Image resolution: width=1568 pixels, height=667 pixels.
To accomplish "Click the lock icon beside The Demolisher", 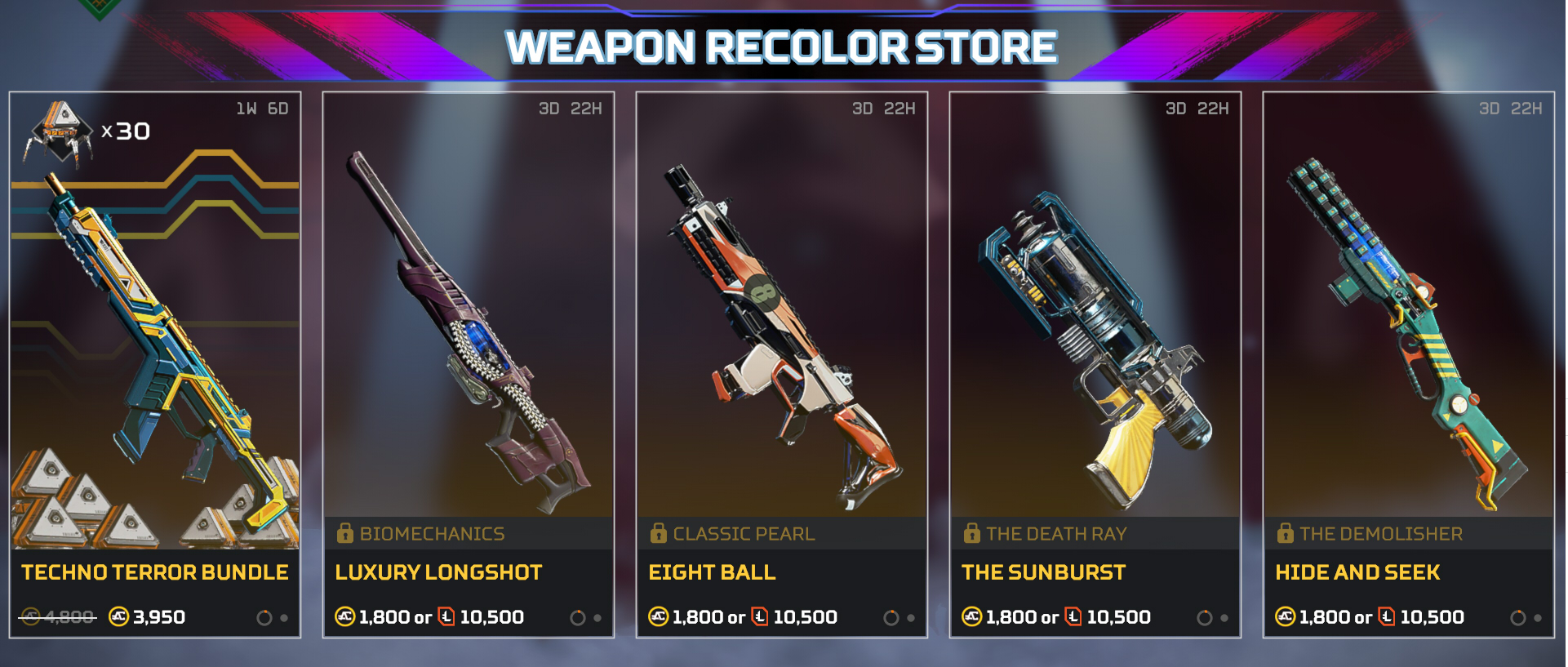I will click(x=1284, y=533).
